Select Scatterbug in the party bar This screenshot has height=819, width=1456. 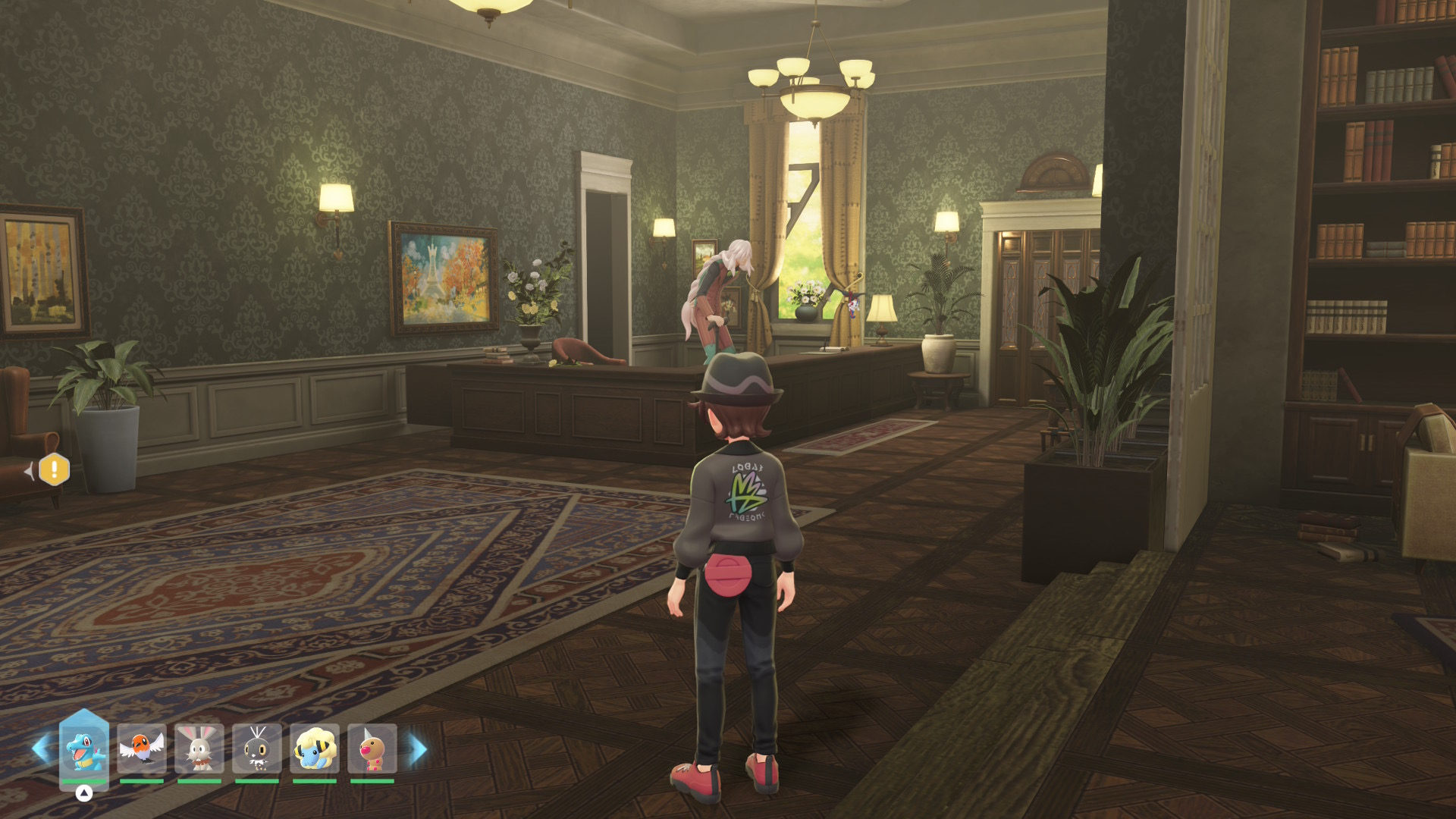pyautogui.click(x=257, y=748)
